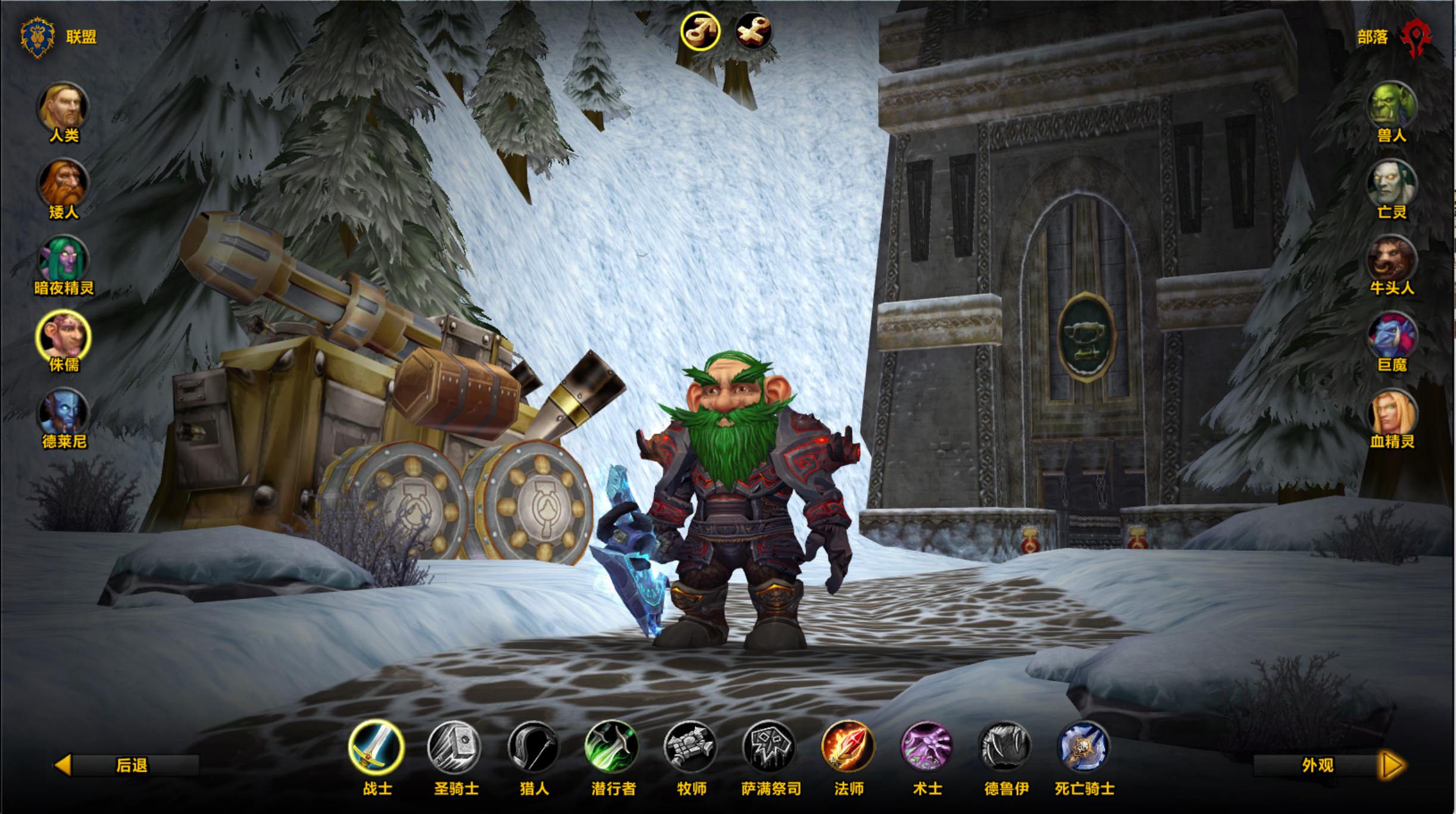The height and width of the screenshot is (814, 1456).
Task: Pick the Mage class (法师)
Action: pos(848,747)
